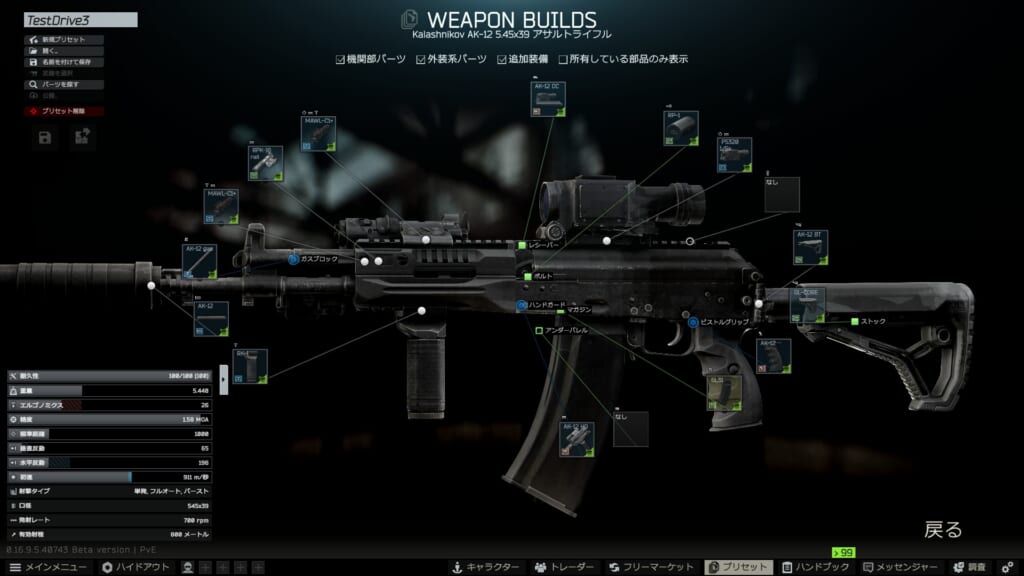The height and width of the screenshot is (576, 1024).
Task: Toggle the 機関部パーツ checkbox
Action: [341, 59]
